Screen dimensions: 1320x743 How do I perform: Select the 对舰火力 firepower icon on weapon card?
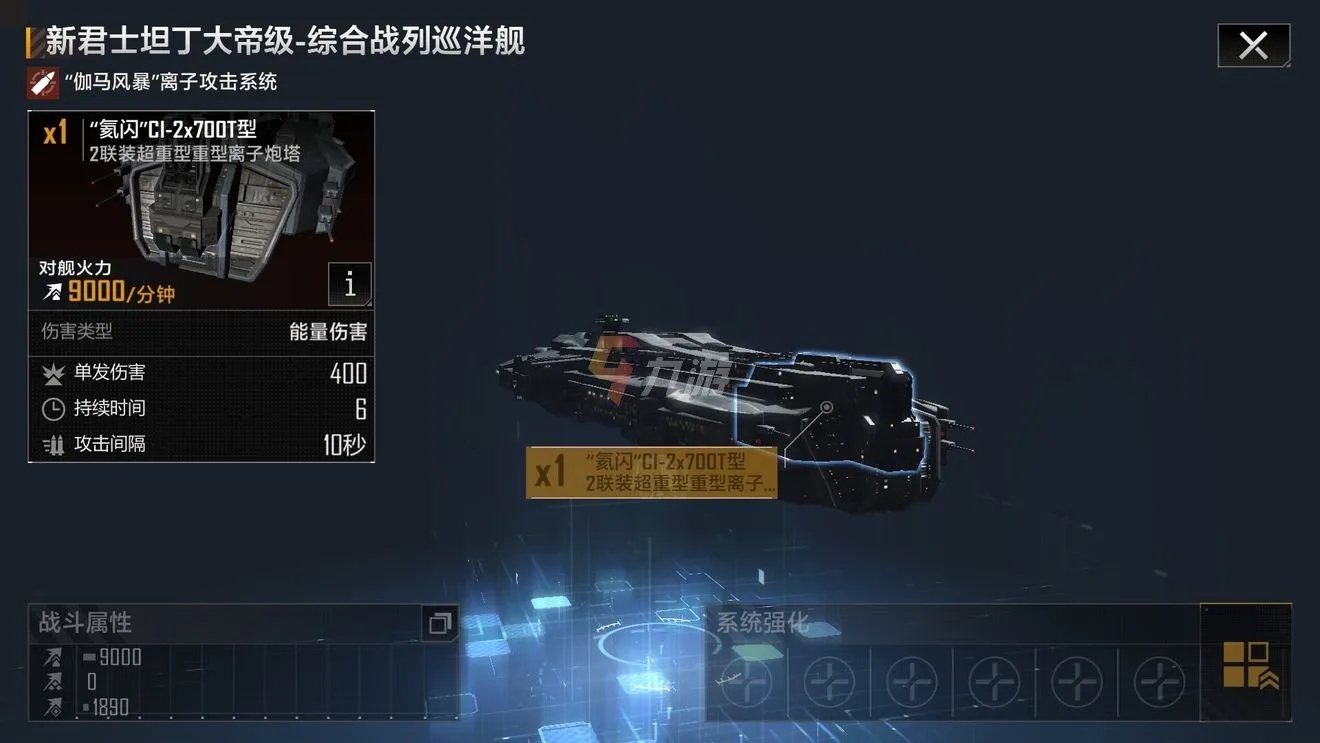52,293
